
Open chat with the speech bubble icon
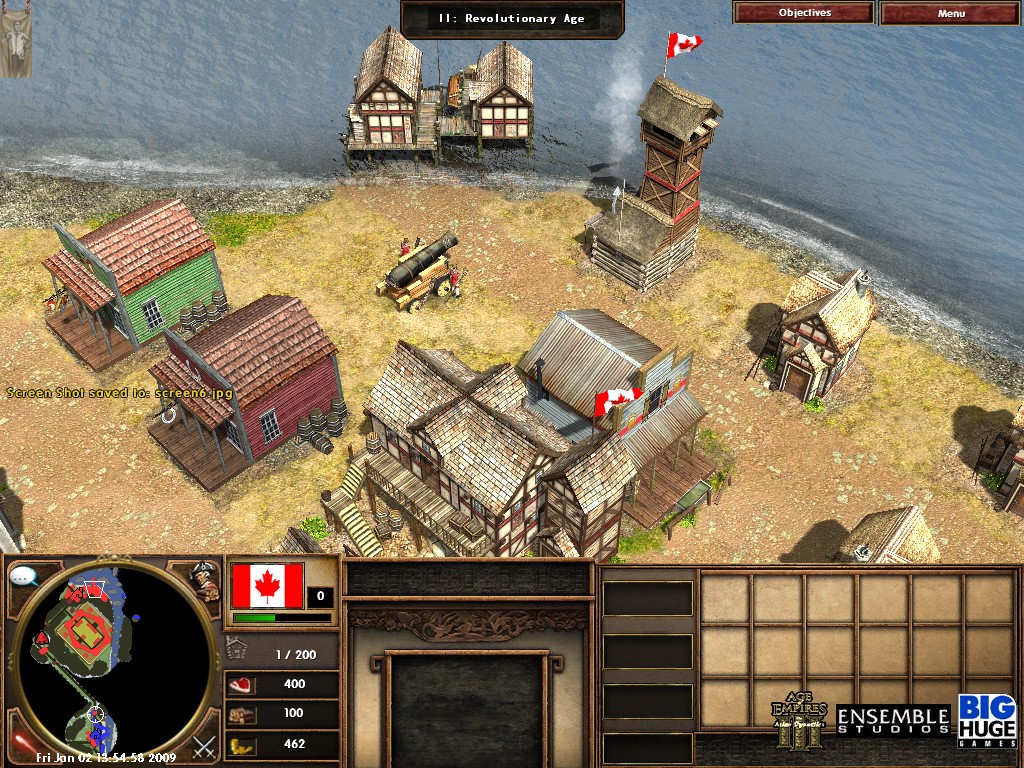click(x=24, y=576)
